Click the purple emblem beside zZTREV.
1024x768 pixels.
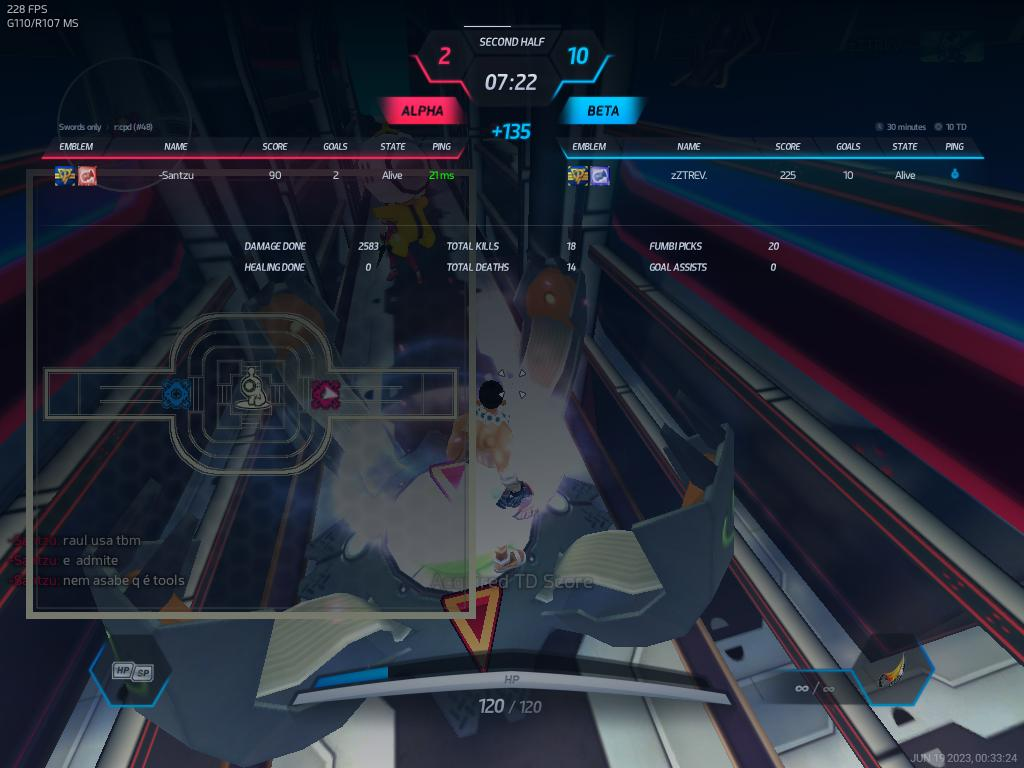[x=600, y=176]
